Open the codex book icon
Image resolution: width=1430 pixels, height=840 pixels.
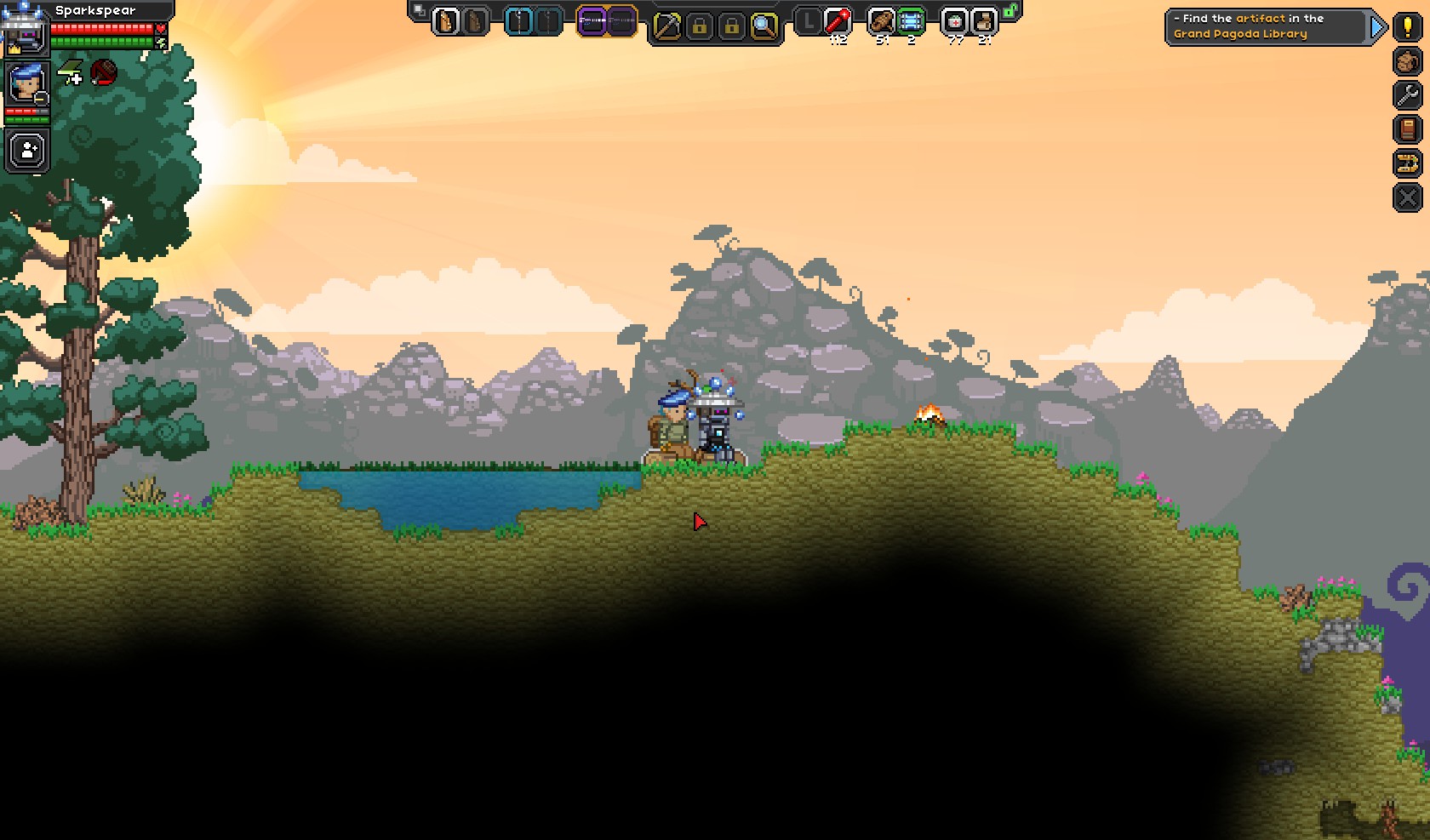pyautogui.click(x=1407, y=128)
